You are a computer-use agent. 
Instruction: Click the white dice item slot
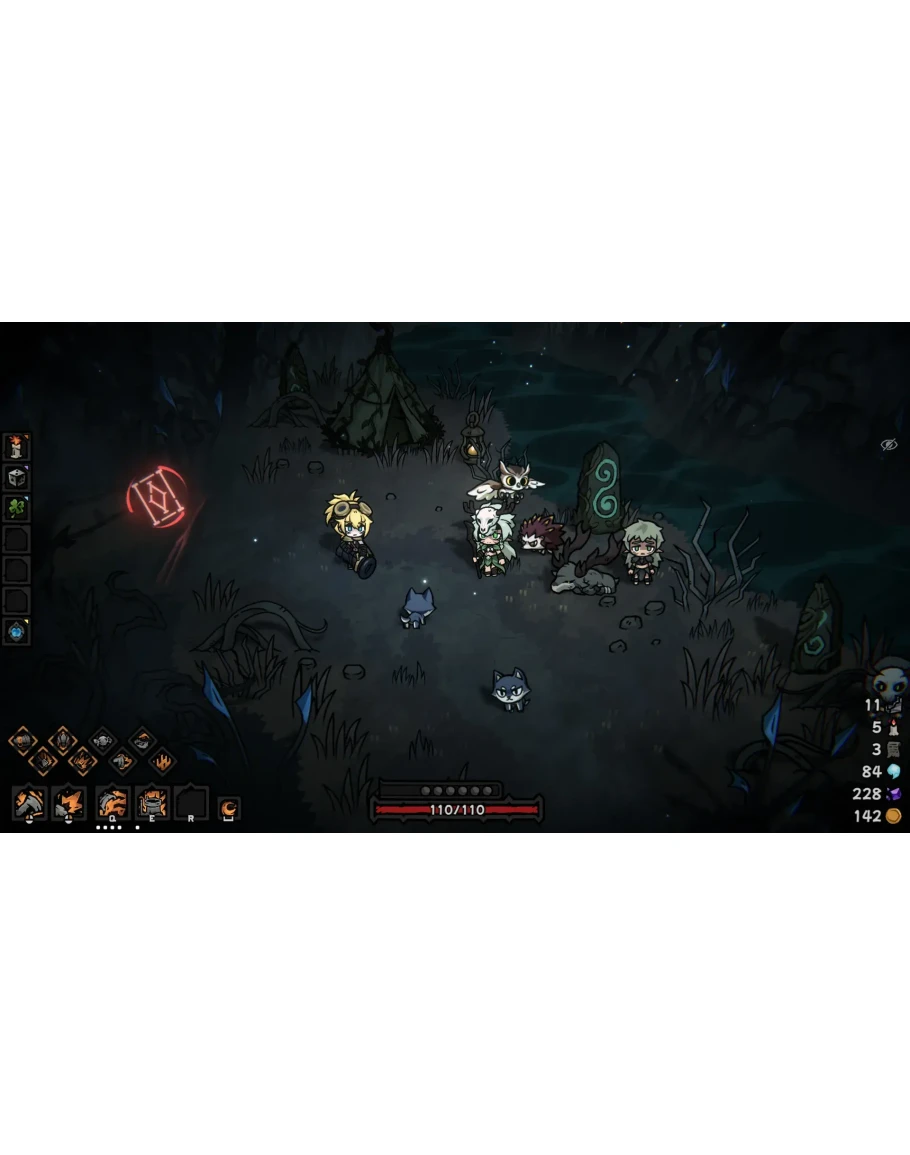point(17,477)
